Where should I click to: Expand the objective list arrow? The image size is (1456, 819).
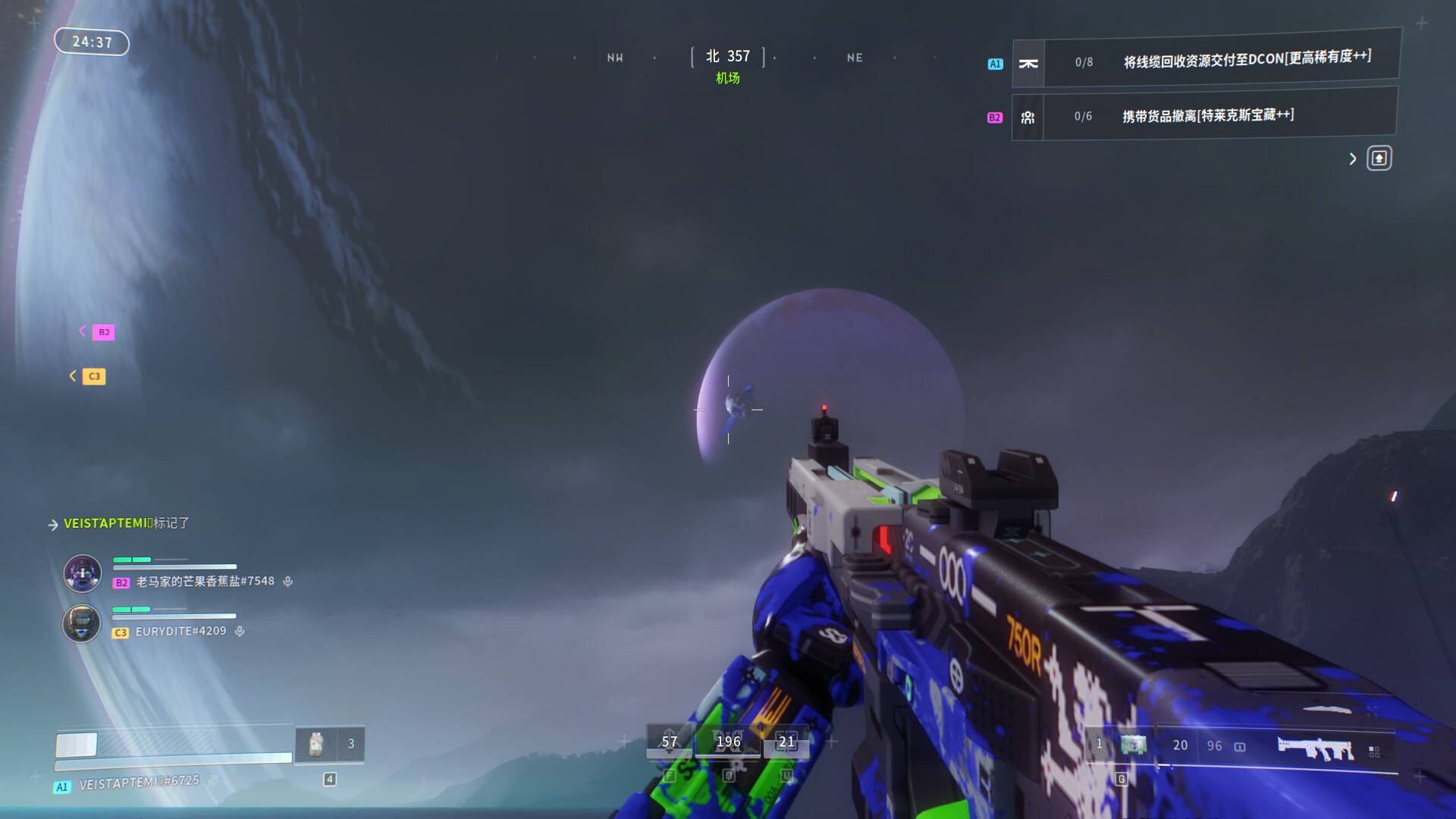coord(1352,158)
